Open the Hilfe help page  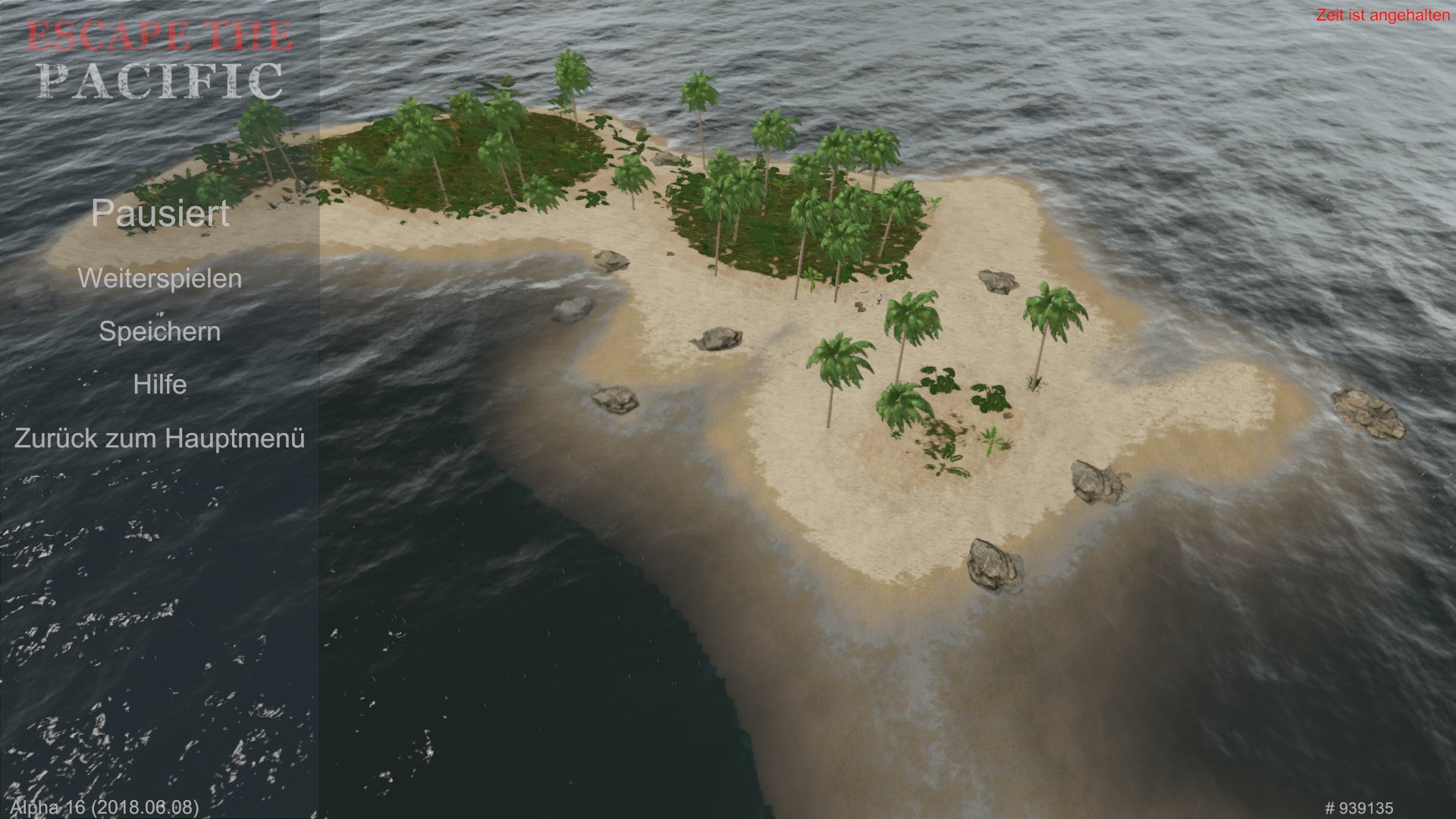pyautogui.click(x=159, y=384)
